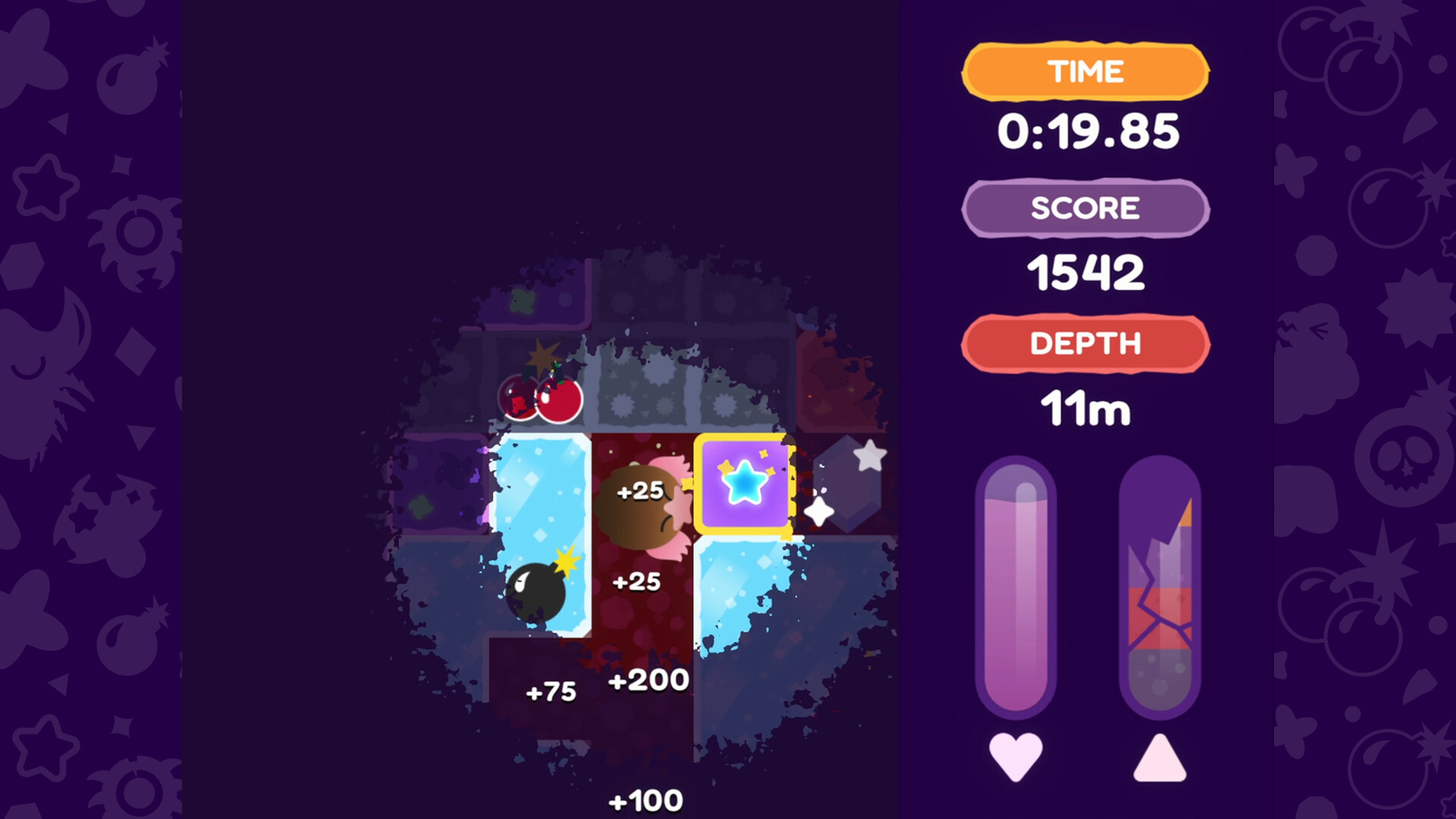The image size is (1456, 819).
Task: Click the depth reading 11m
Action: tap(1086, 407)
